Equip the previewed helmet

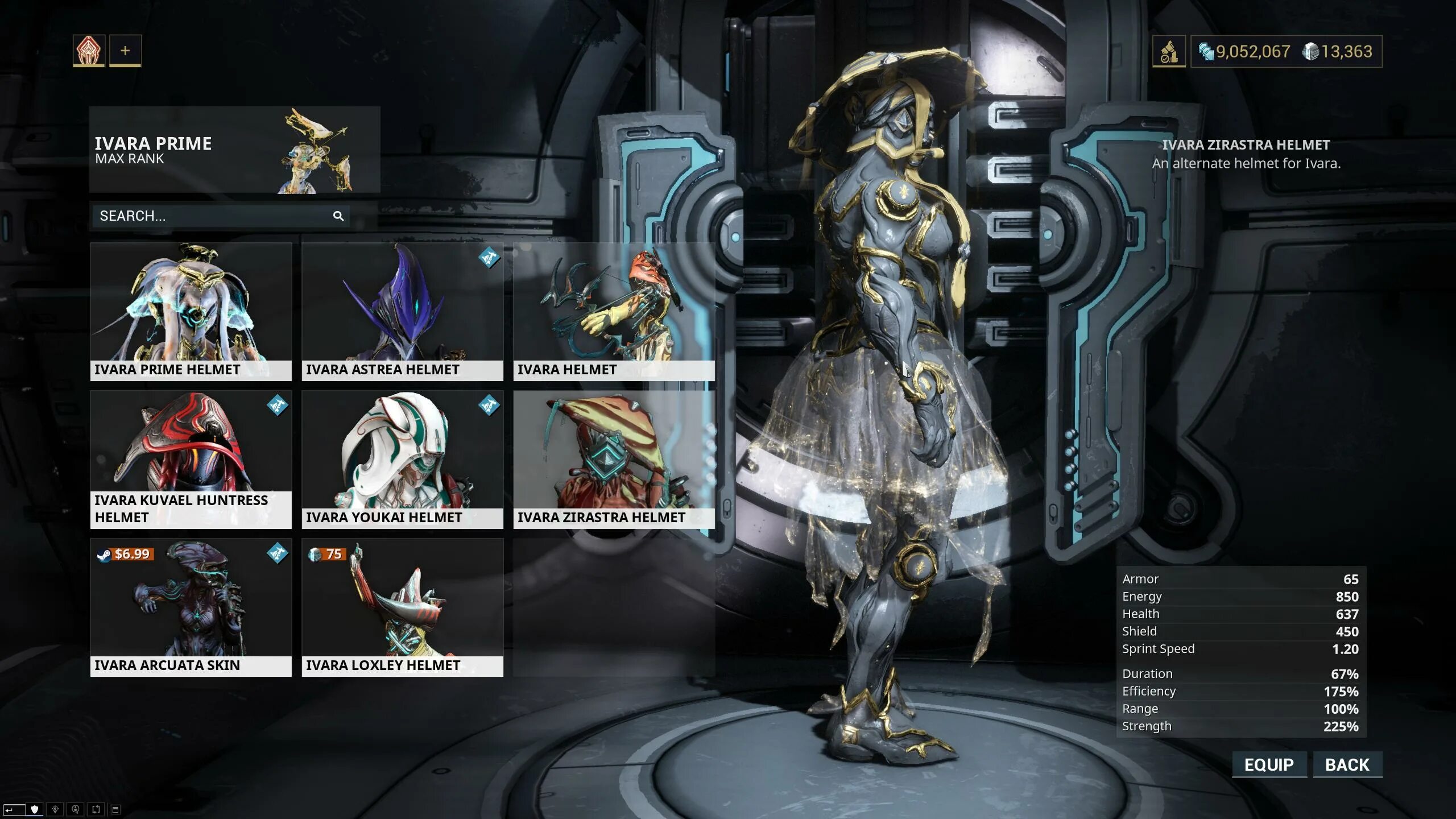1269,764
